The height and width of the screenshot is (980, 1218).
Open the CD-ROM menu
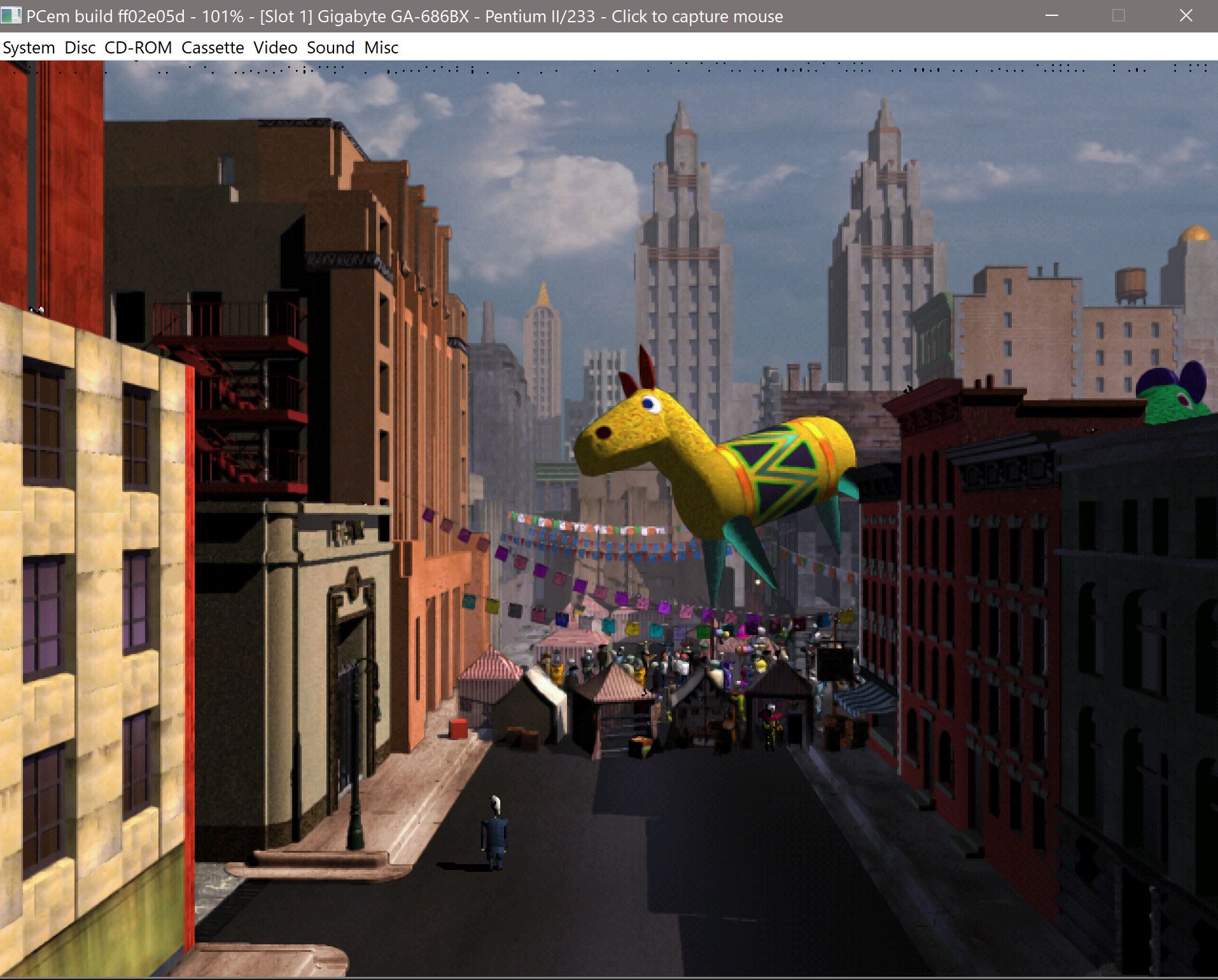(x=138, y=47)
